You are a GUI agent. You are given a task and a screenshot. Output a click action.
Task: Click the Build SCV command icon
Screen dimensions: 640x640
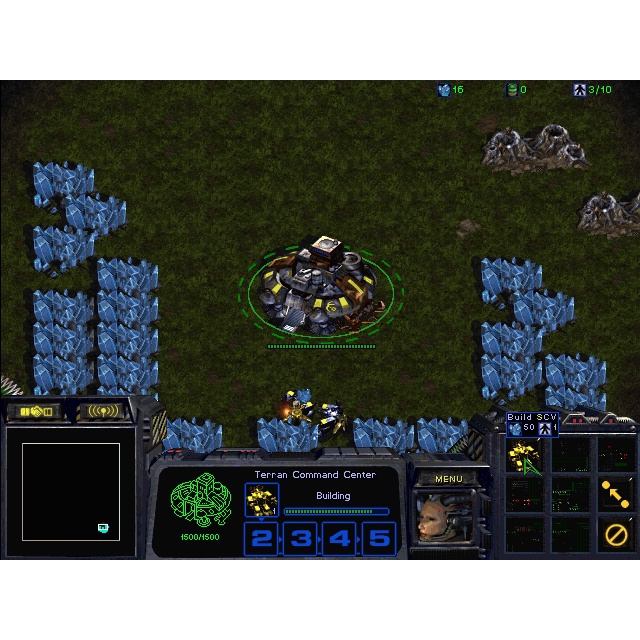[523, 457]
